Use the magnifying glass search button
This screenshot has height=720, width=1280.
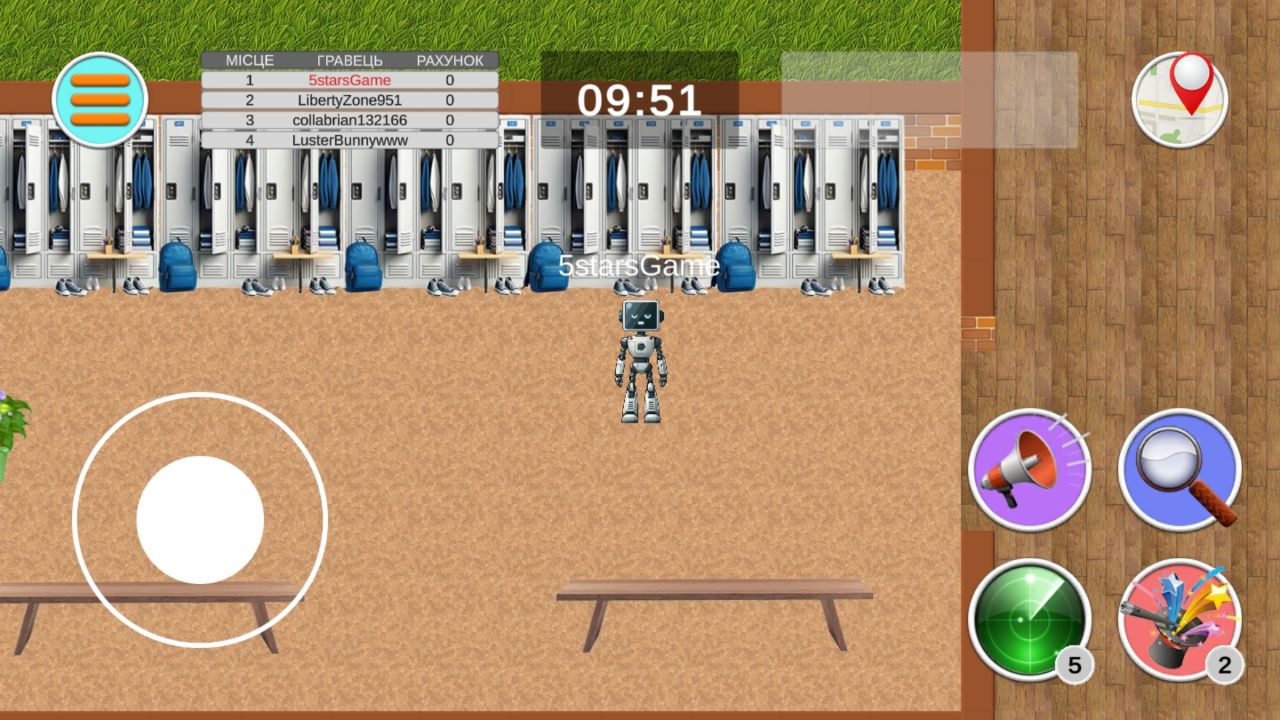[1179, 469]
